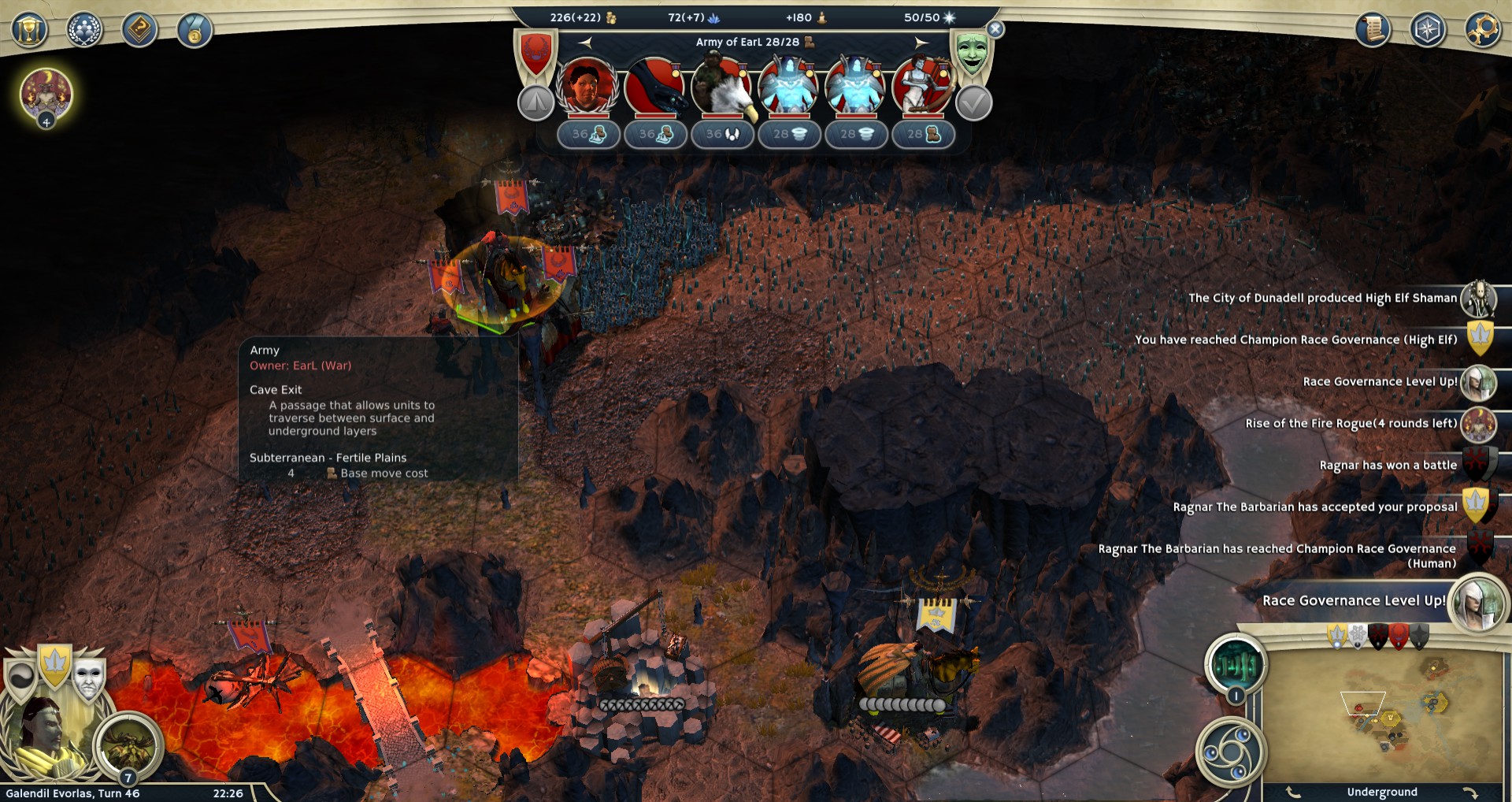The width and height of the screenshot is (1512, 802).
Task: Show the next army with right arrow
Action: pos(921,43)
